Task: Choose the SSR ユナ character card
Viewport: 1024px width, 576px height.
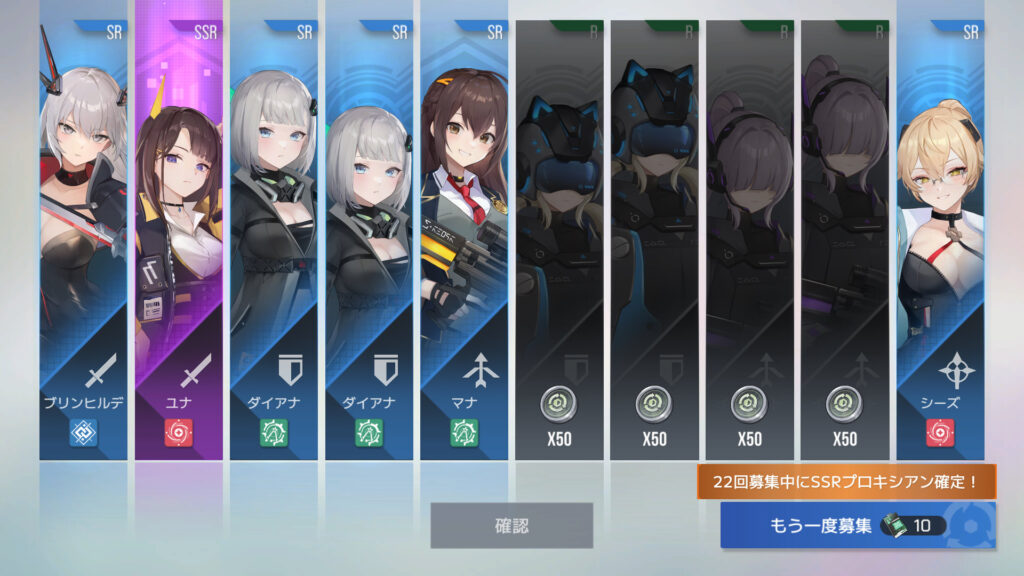Action: pyautogui.click(x=179, y=240)
